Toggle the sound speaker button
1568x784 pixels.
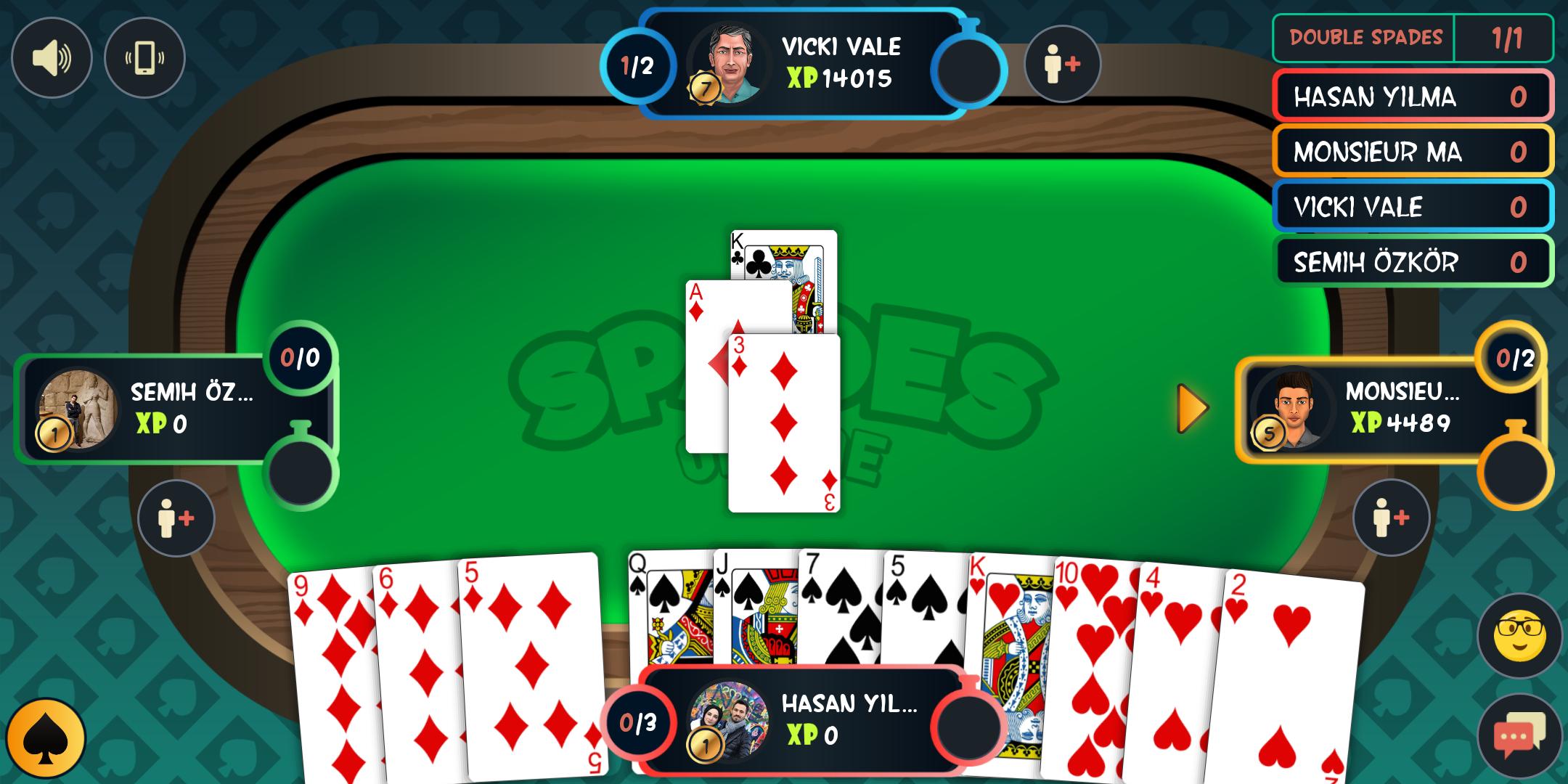coord(52,58)
